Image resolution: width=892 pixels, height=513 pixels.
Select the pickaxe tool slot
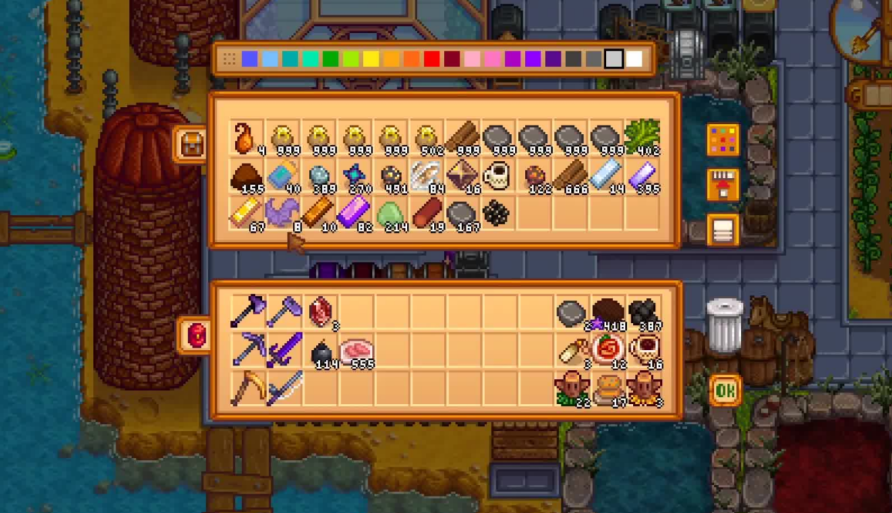[x=246, y=349]
